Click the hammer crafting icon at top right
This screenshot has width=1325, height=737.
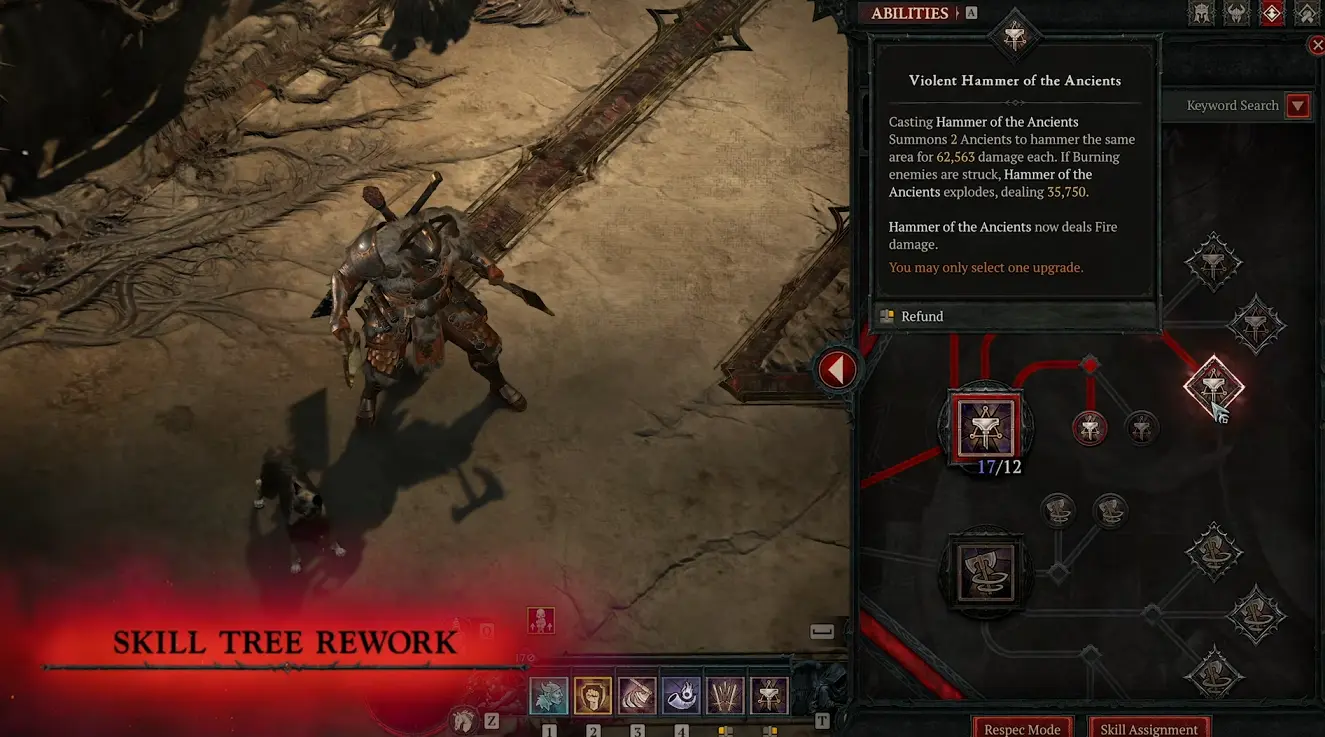pyautogui.click(x=1307, y=12)
